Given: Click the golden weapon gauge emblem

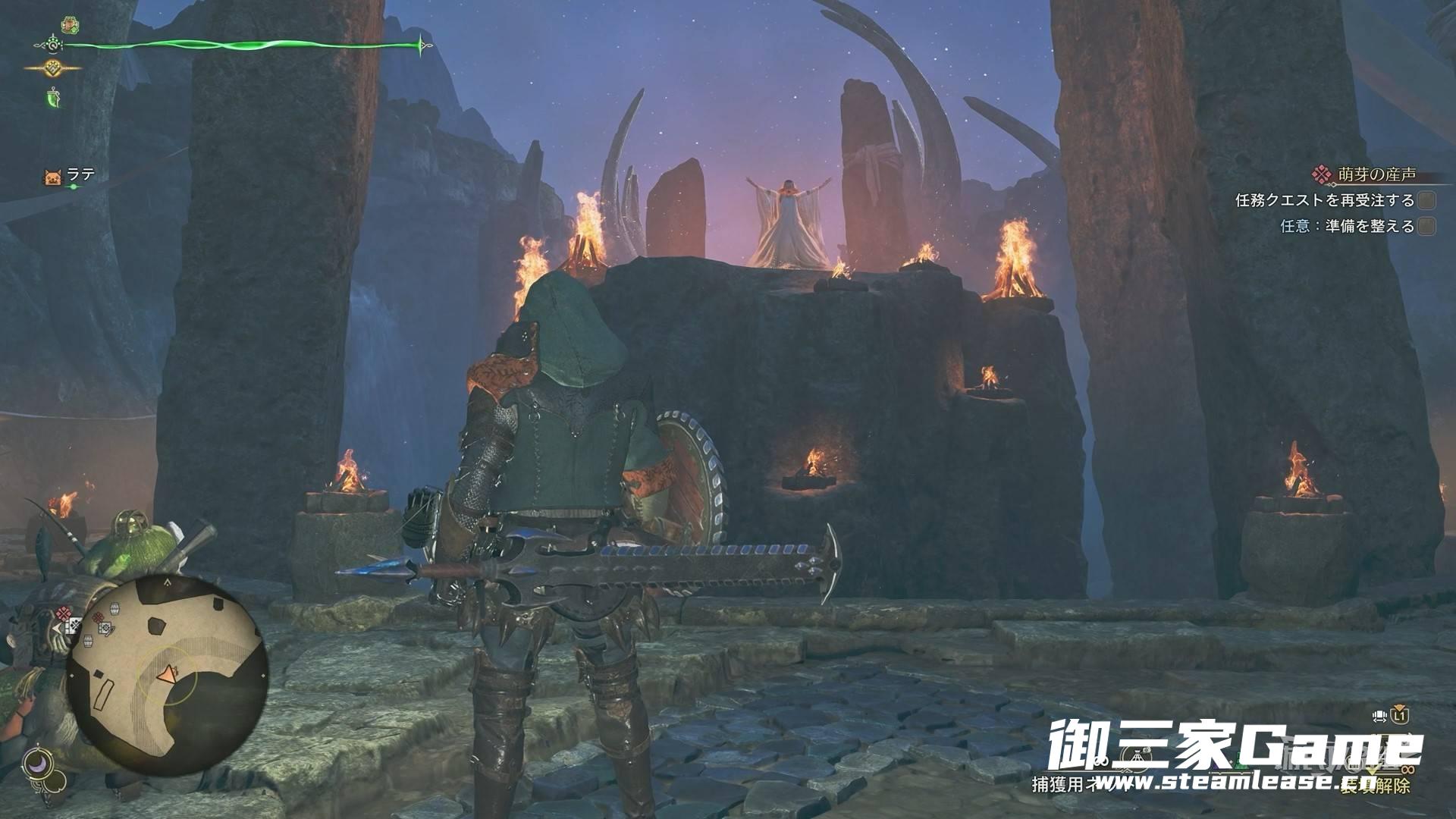Looking at the screenshot, I should [x=53, y=68].
